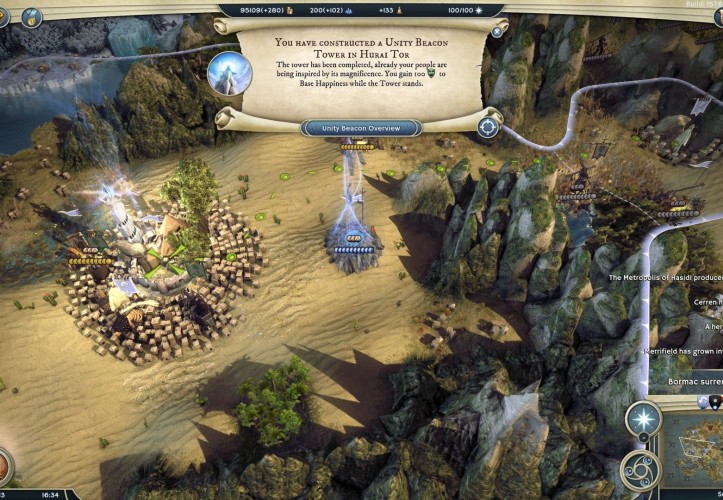Click the round target button beside the notification scroll
This screenshot has height=500, width=723.
488,127
